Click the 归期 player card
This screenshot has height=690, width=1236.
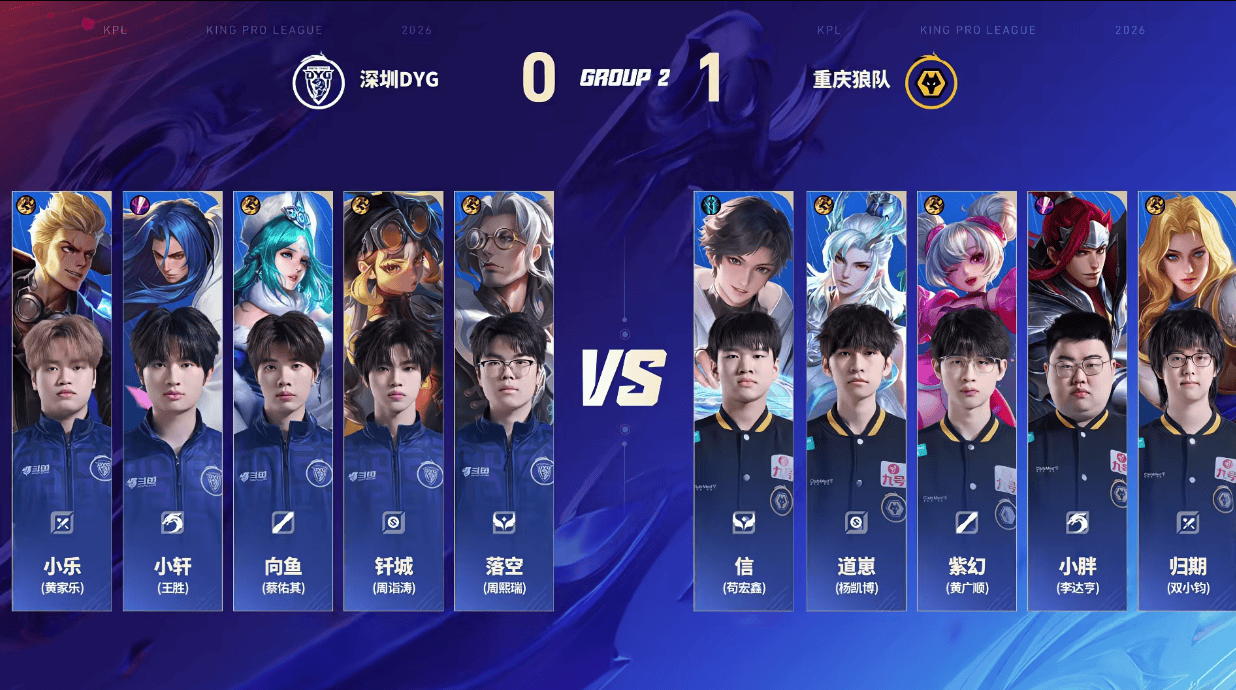pyautogui.click(x=1187, y=400)
